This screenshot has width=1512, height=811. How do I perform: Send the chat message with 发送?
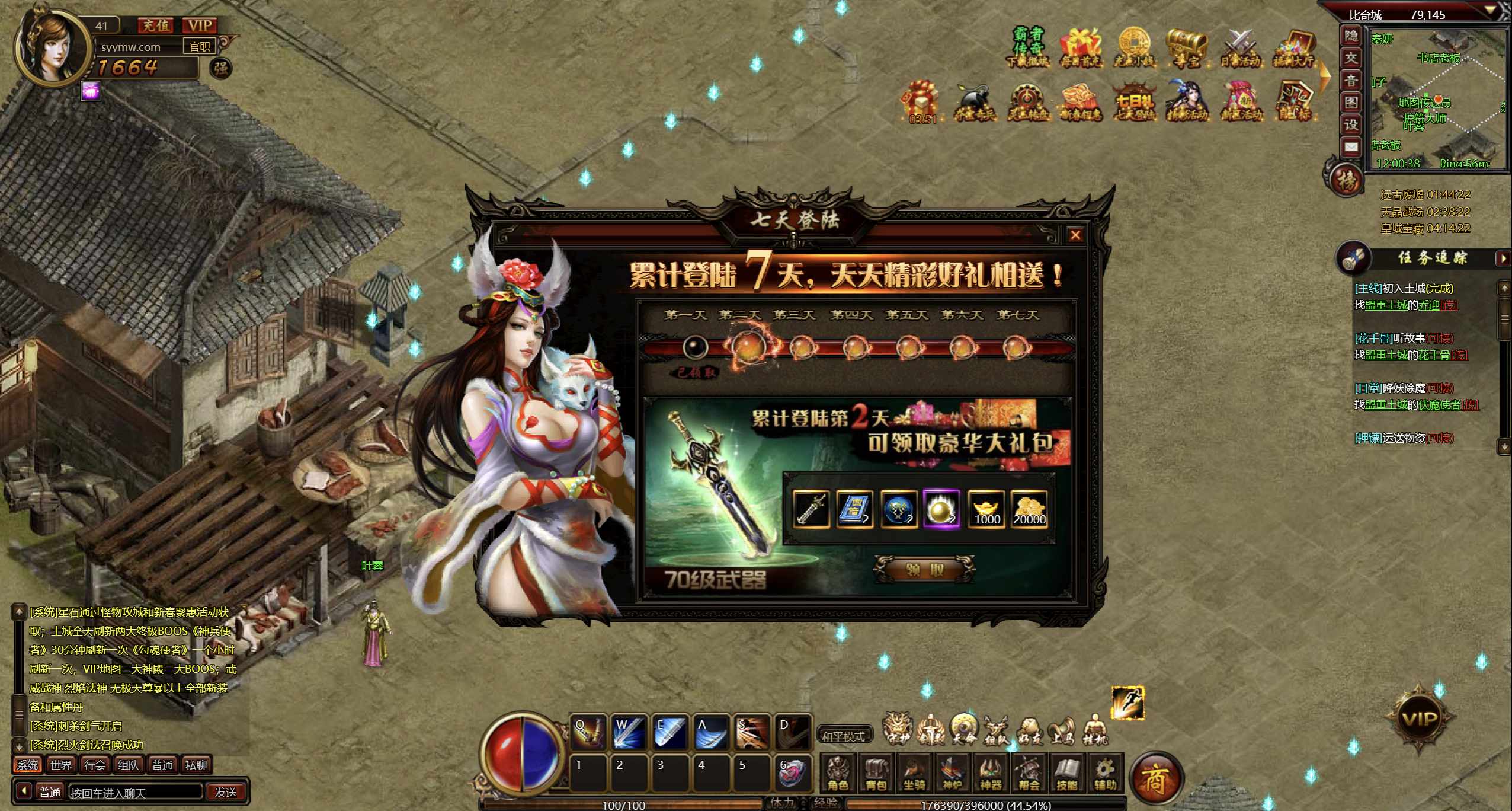226,792
